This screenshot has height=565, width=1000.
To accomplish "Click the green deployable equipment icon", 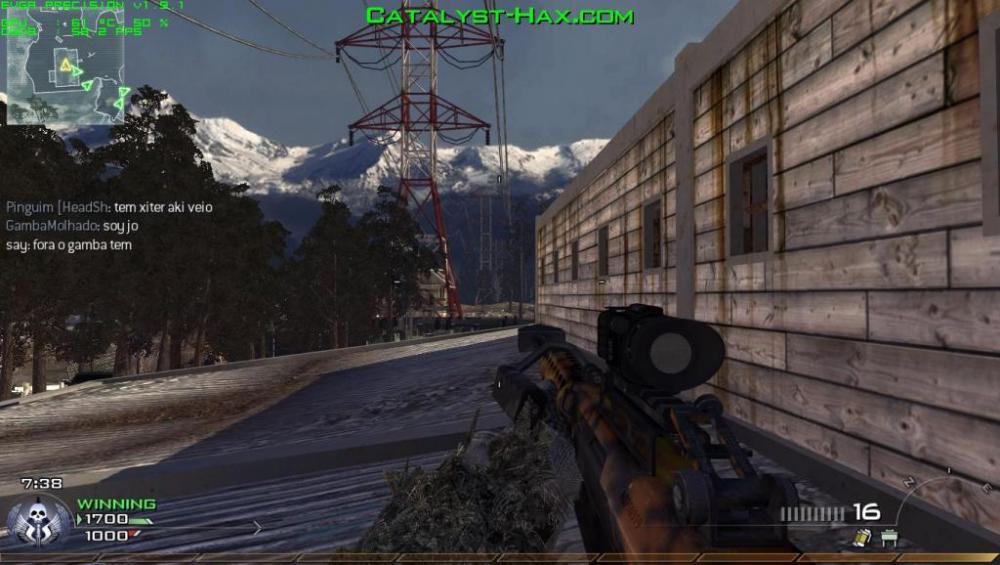I will pos(888,538).
